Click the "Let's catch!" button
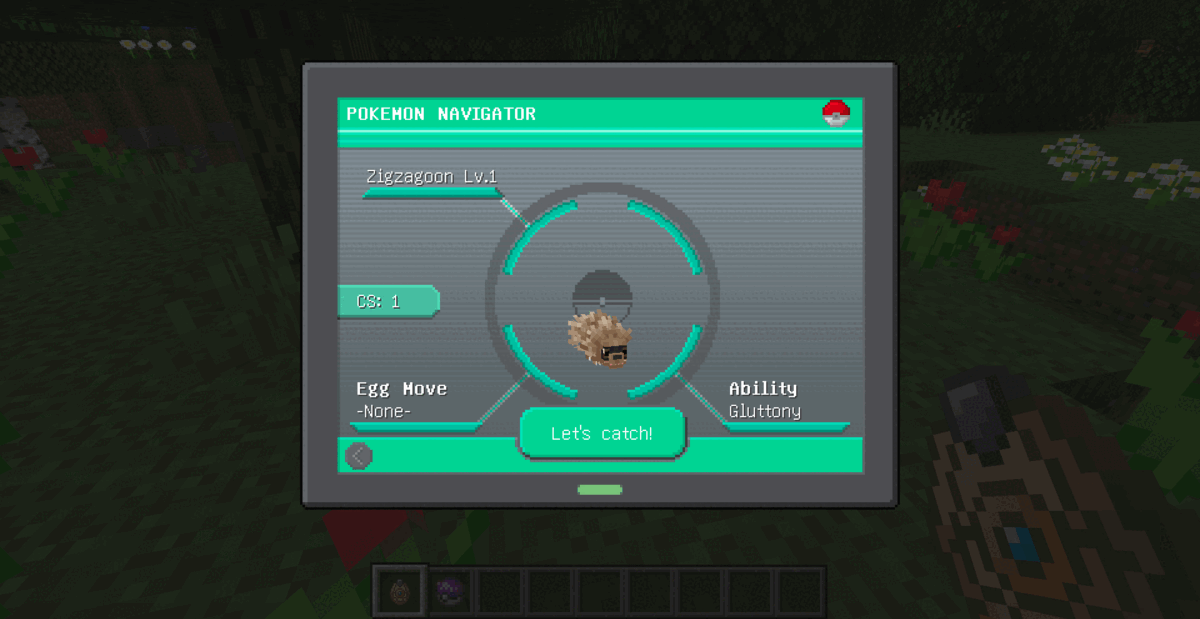 [602, 434]
